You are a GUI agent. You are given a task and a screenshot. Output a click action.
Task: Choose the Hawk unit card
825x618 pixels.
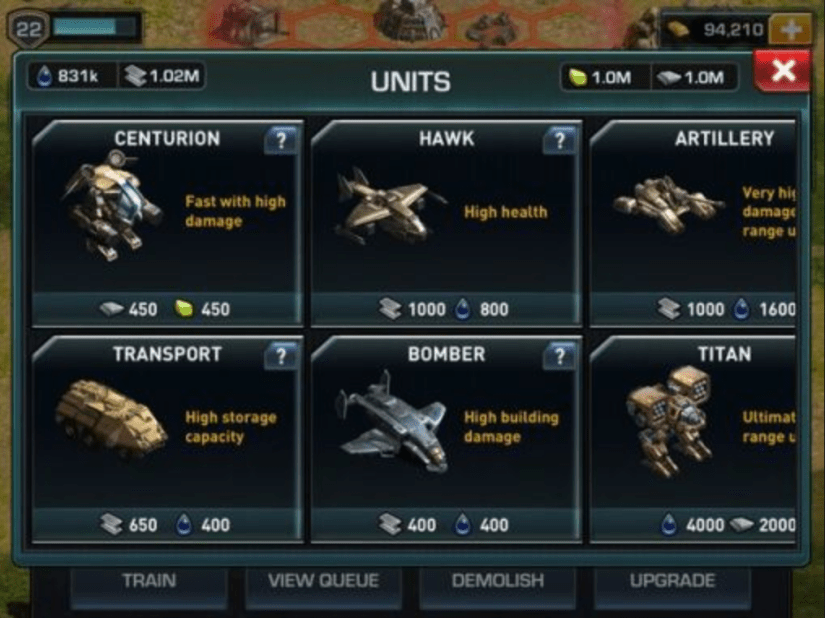coord(445,222)
